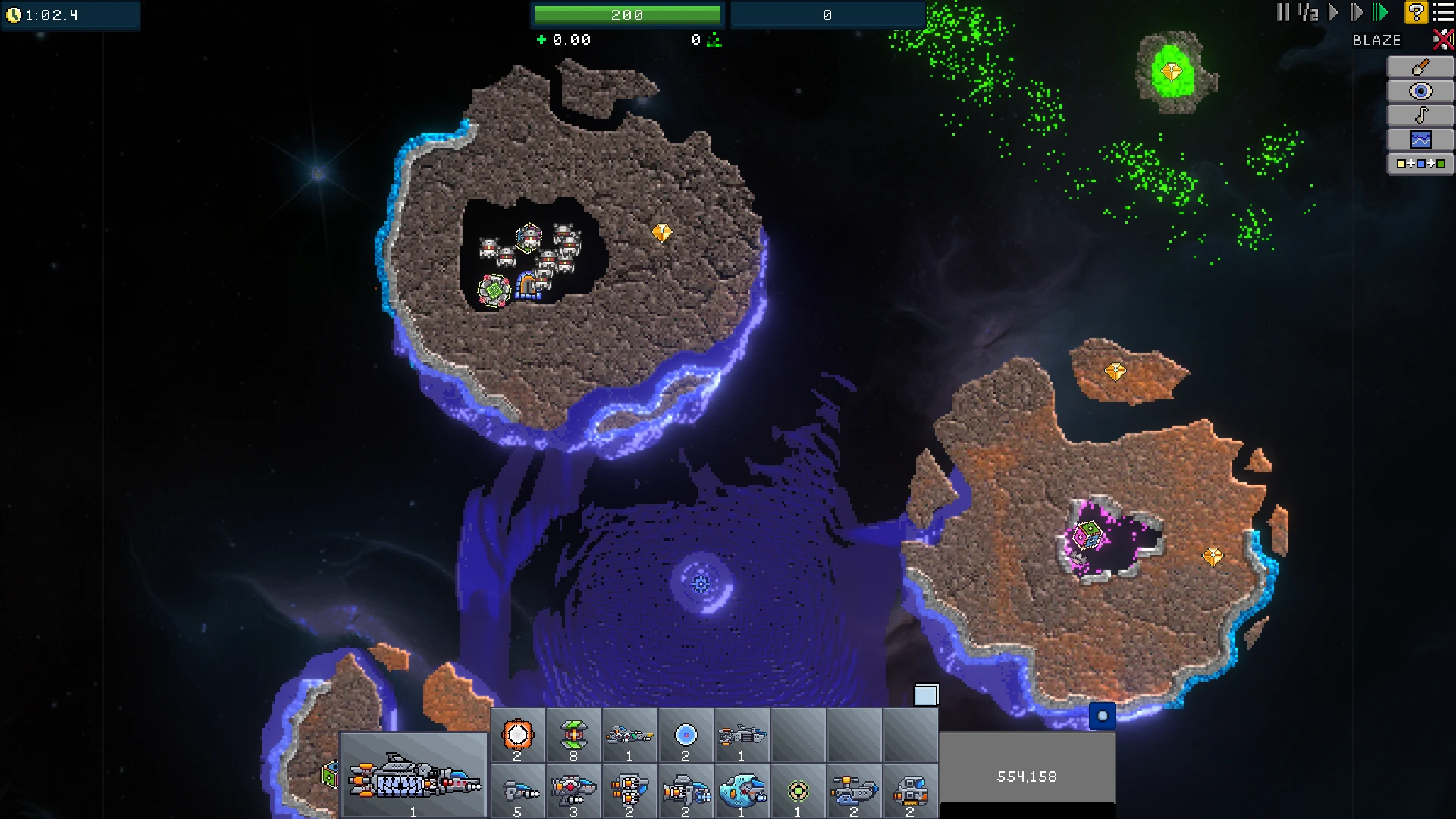Choose the blue asteroid-shaped ship slot
Image resolution: width=1456 pixels, height=819 pixels.
(x=742, y=792)
